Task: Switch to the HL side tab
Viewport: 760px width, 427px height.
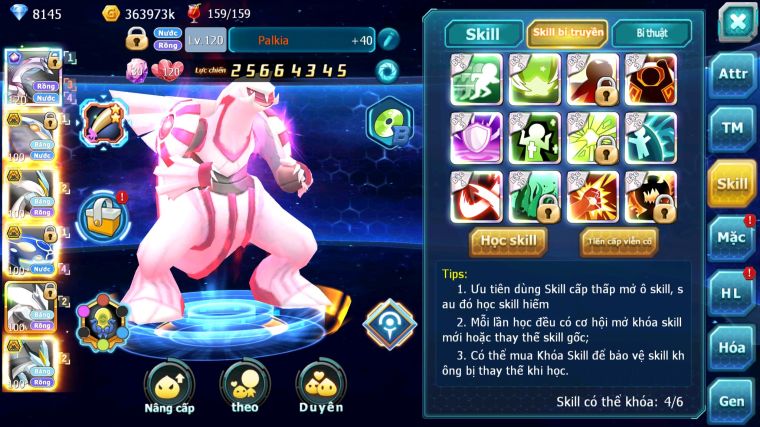Action: (x=732, y=292)
